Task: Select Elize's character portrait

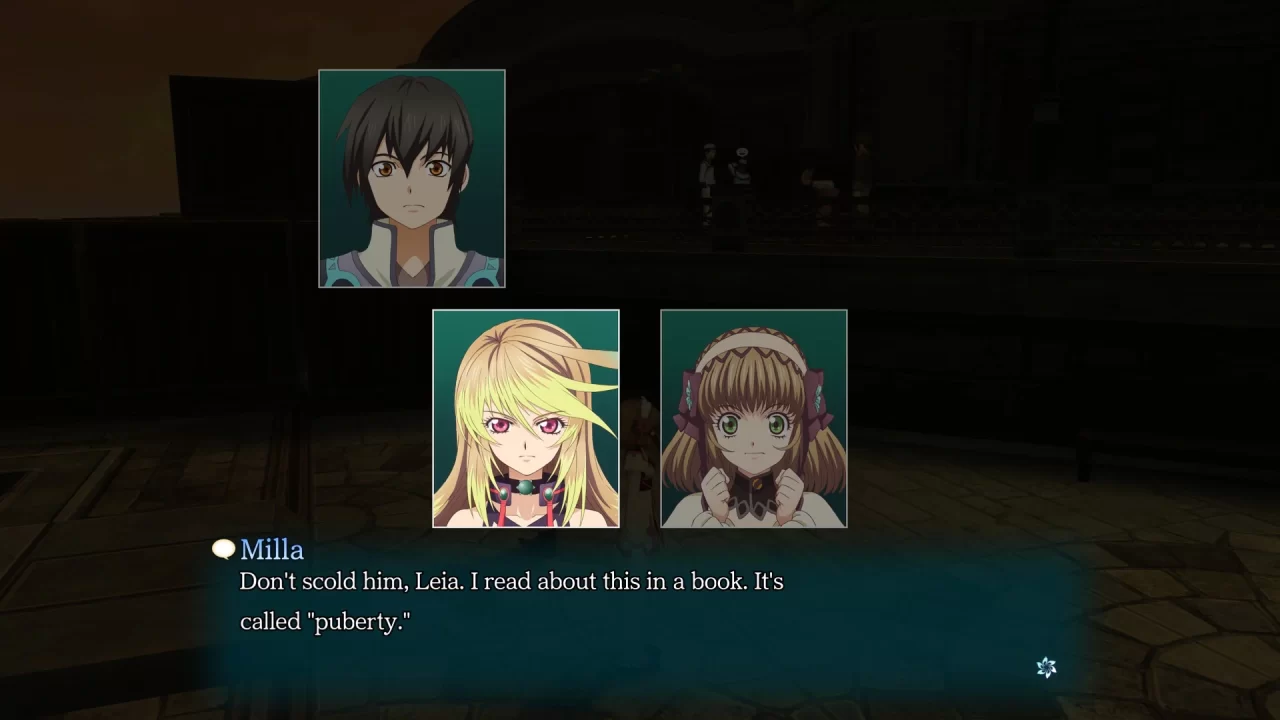Action: coord(753,418)
